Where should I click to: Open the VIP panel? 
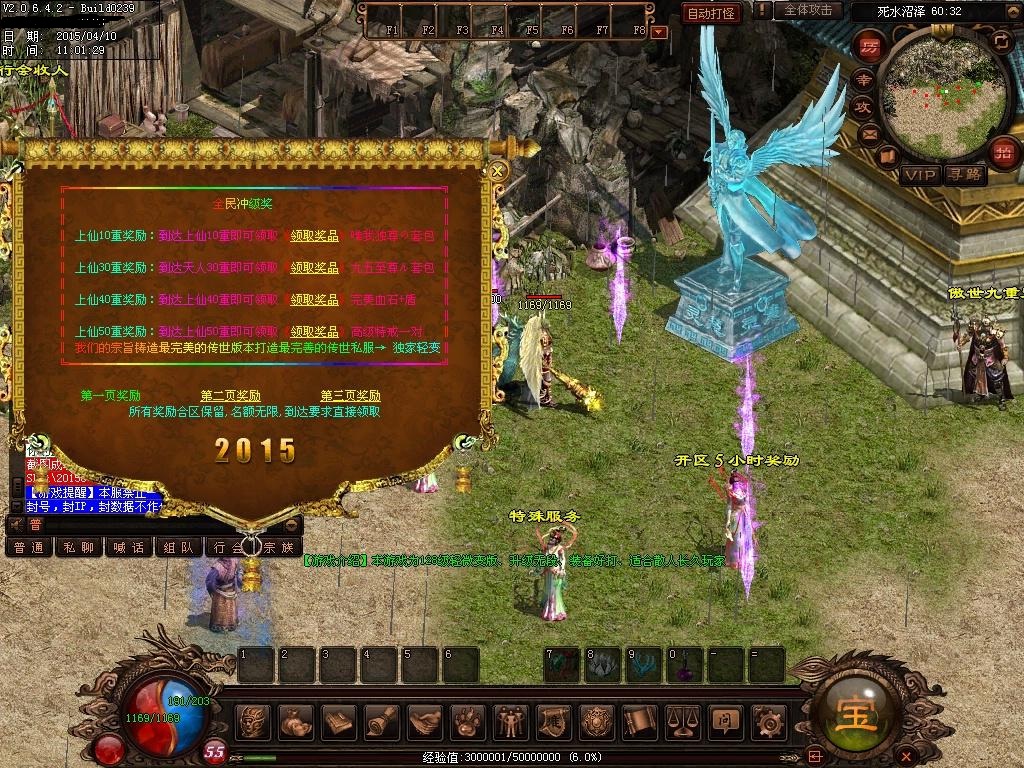point(920,175)
